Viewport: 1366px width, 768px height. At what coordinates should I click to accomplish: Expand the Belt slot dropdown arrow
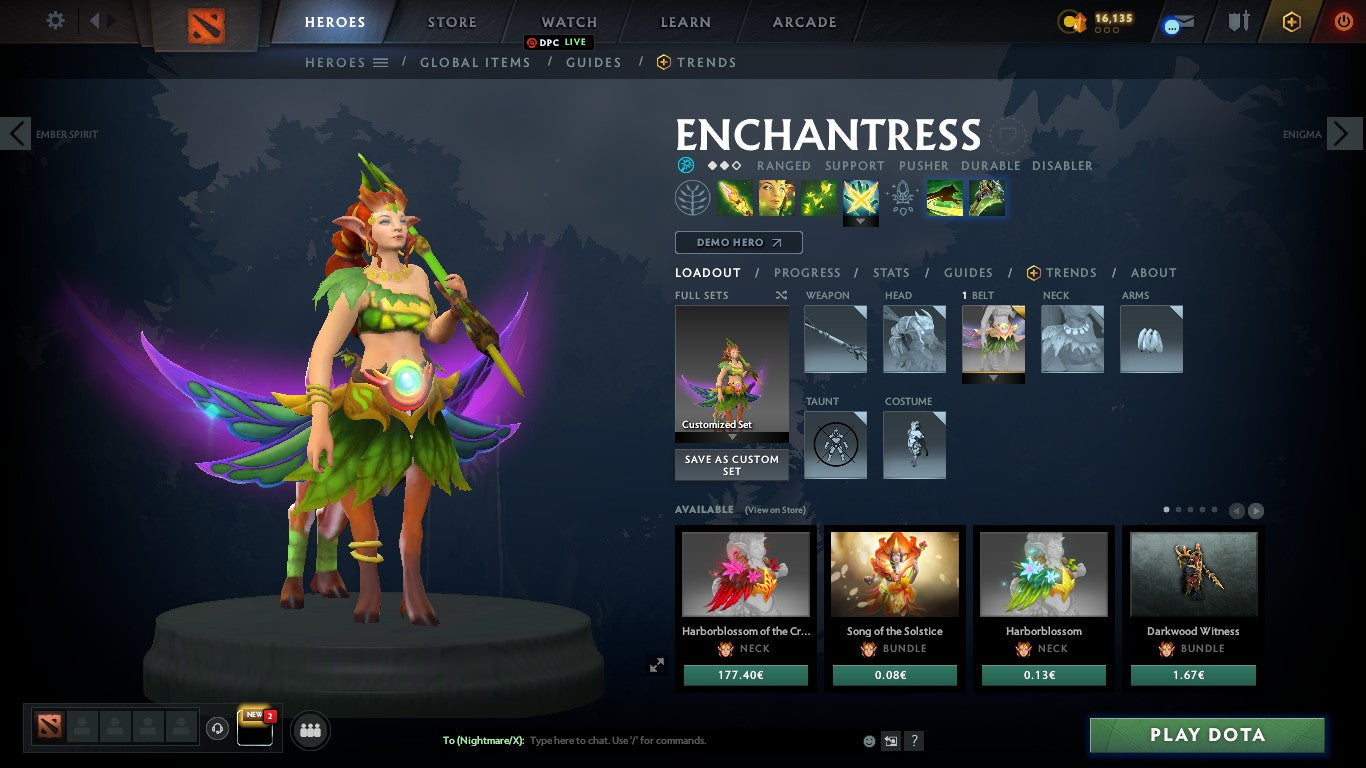pyautogui.click(x=993, y=378)
